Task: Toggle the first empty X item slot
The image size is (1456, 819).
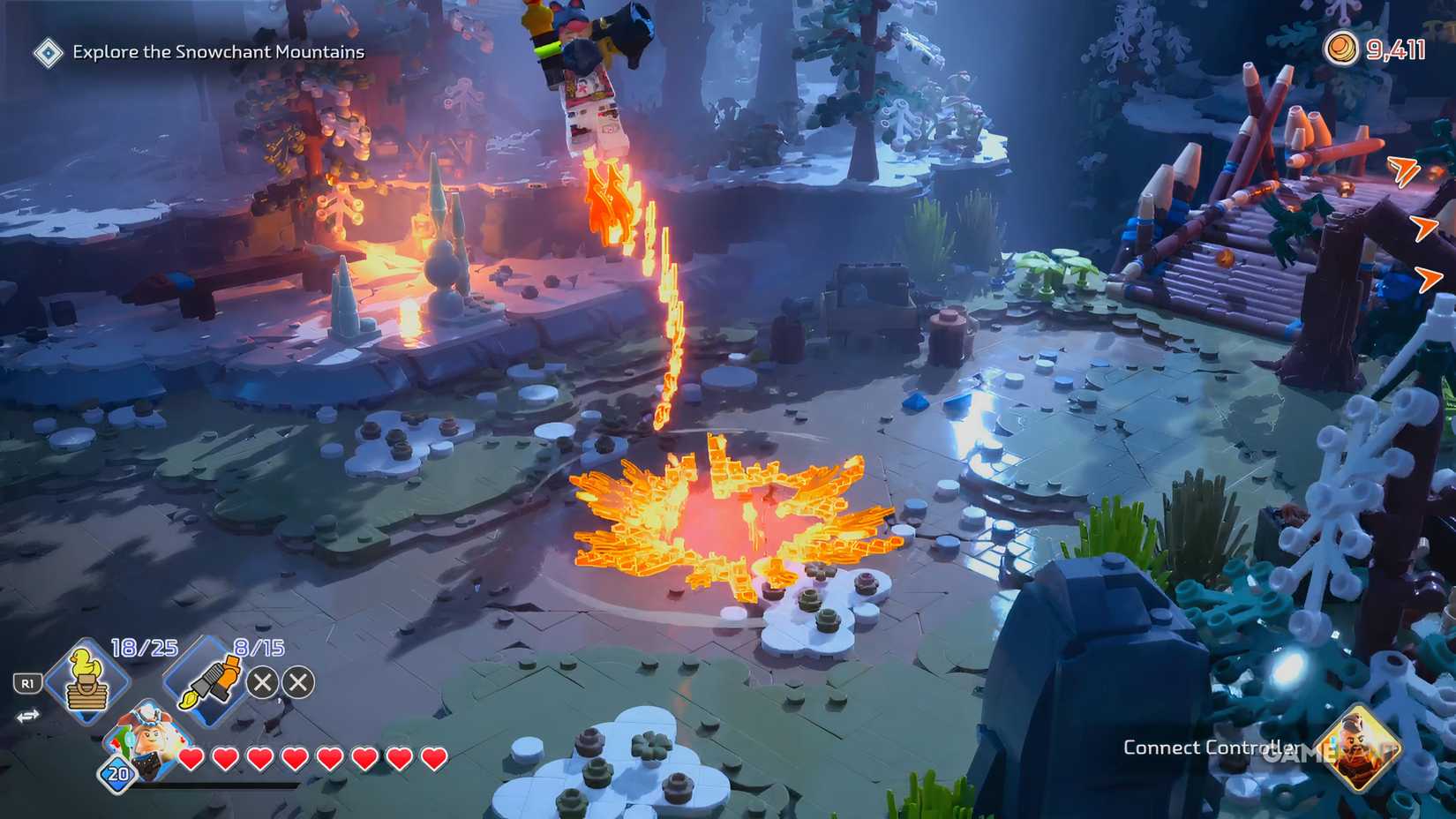Action: (x=262, y=681)
